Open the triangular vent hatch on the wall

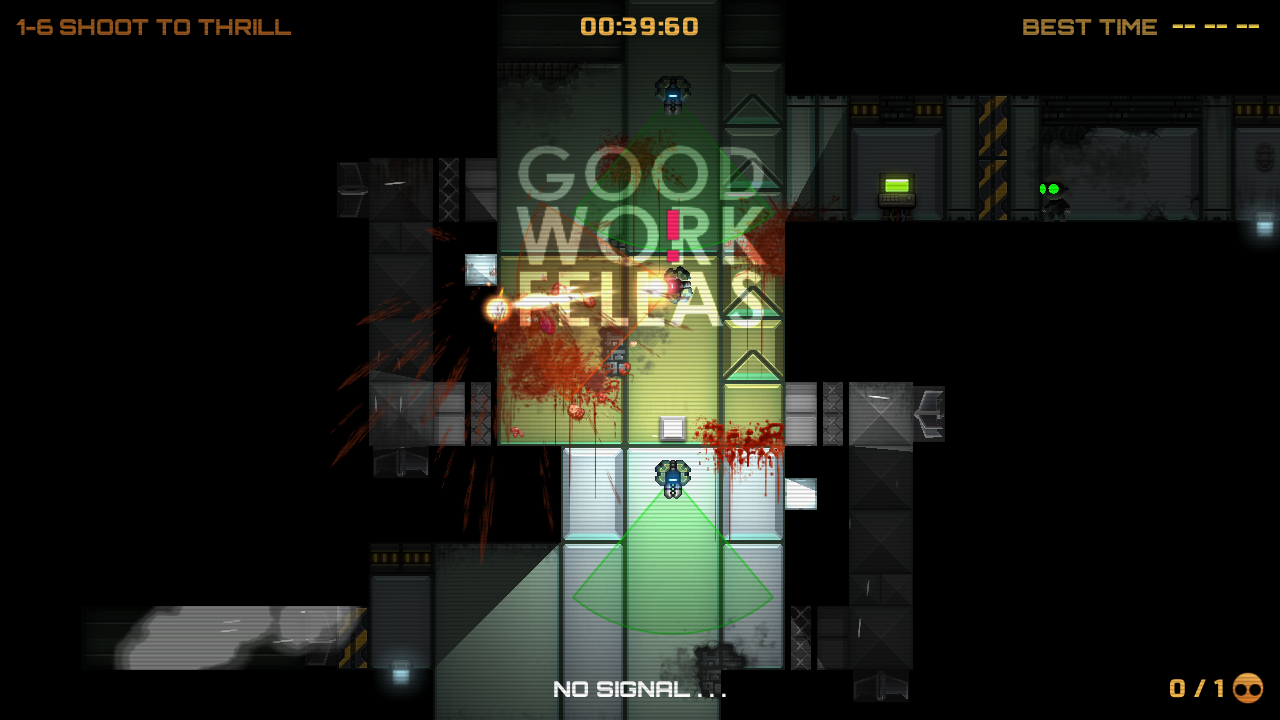coord(755,110)
